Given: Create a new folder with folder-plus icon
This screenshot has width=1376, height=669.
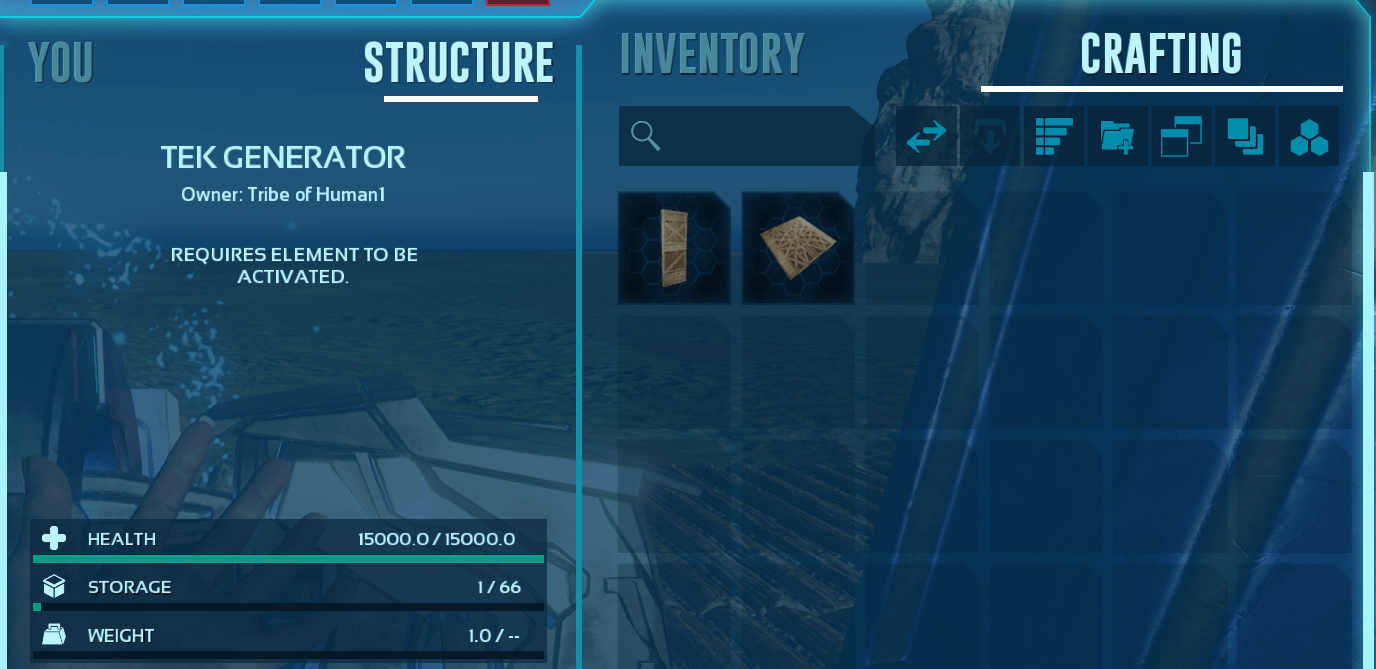Looking at the screenshot, I should (1117, 137).
